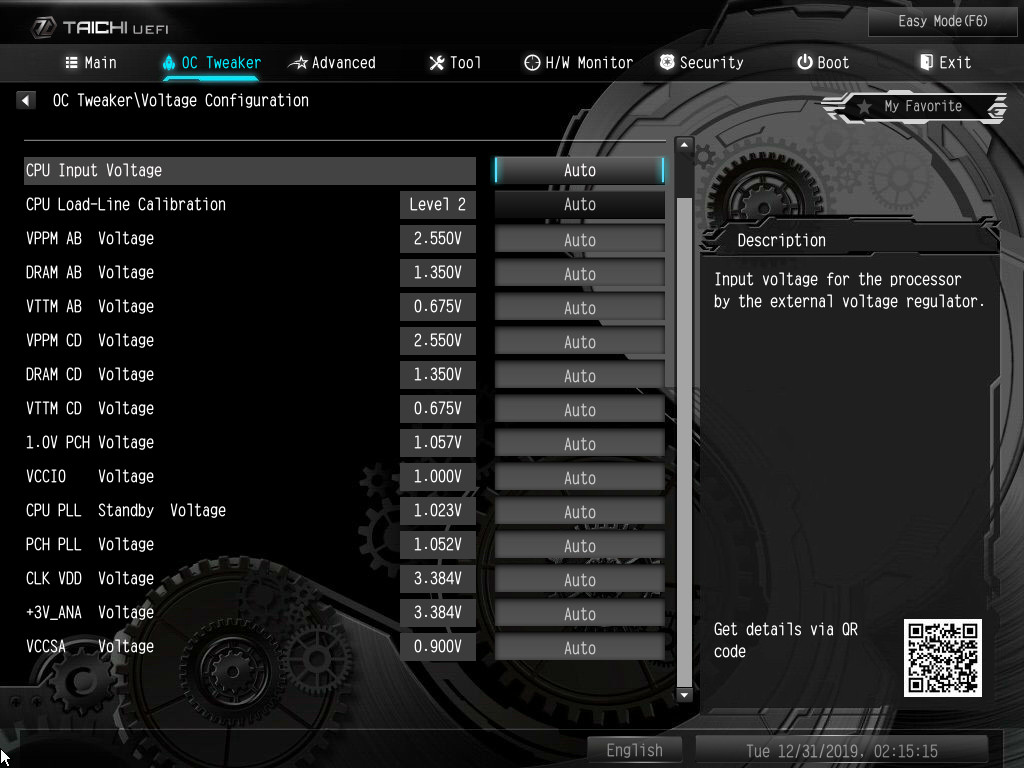
Task: Select the Boot tab
Action: [x=823, y=62]
